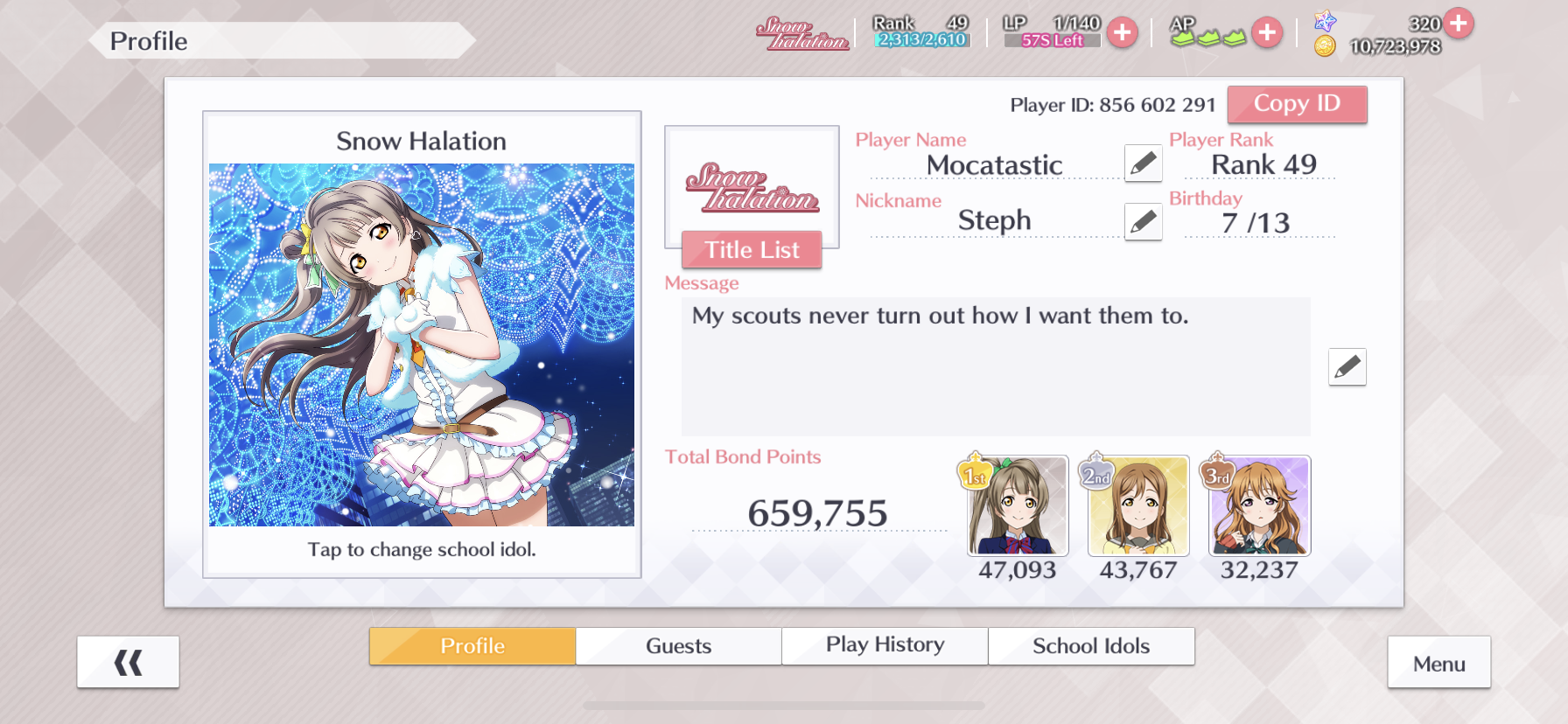Open the Menu

click(1438, 664)
